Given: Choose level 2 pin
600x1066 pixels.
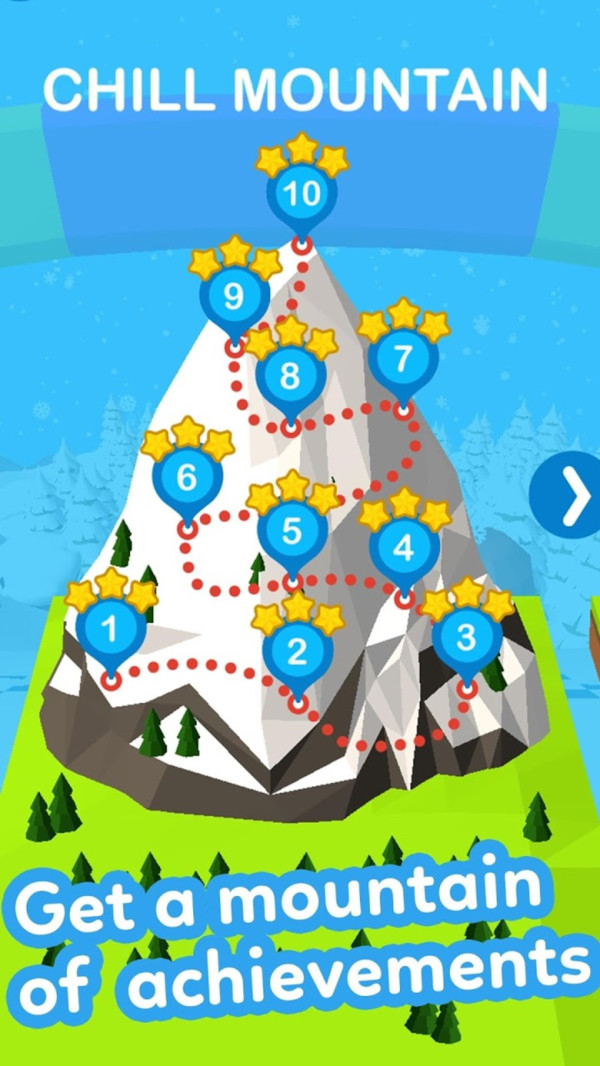Looking at the screenshot, I should 297,652.
